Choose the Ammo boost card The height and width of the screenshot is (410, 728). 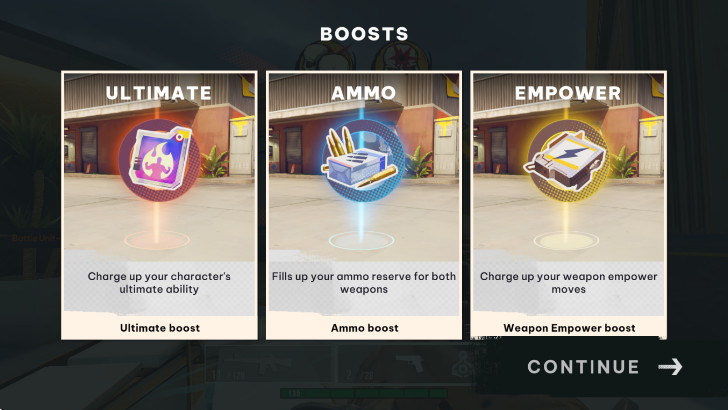(x=364, y=205)
